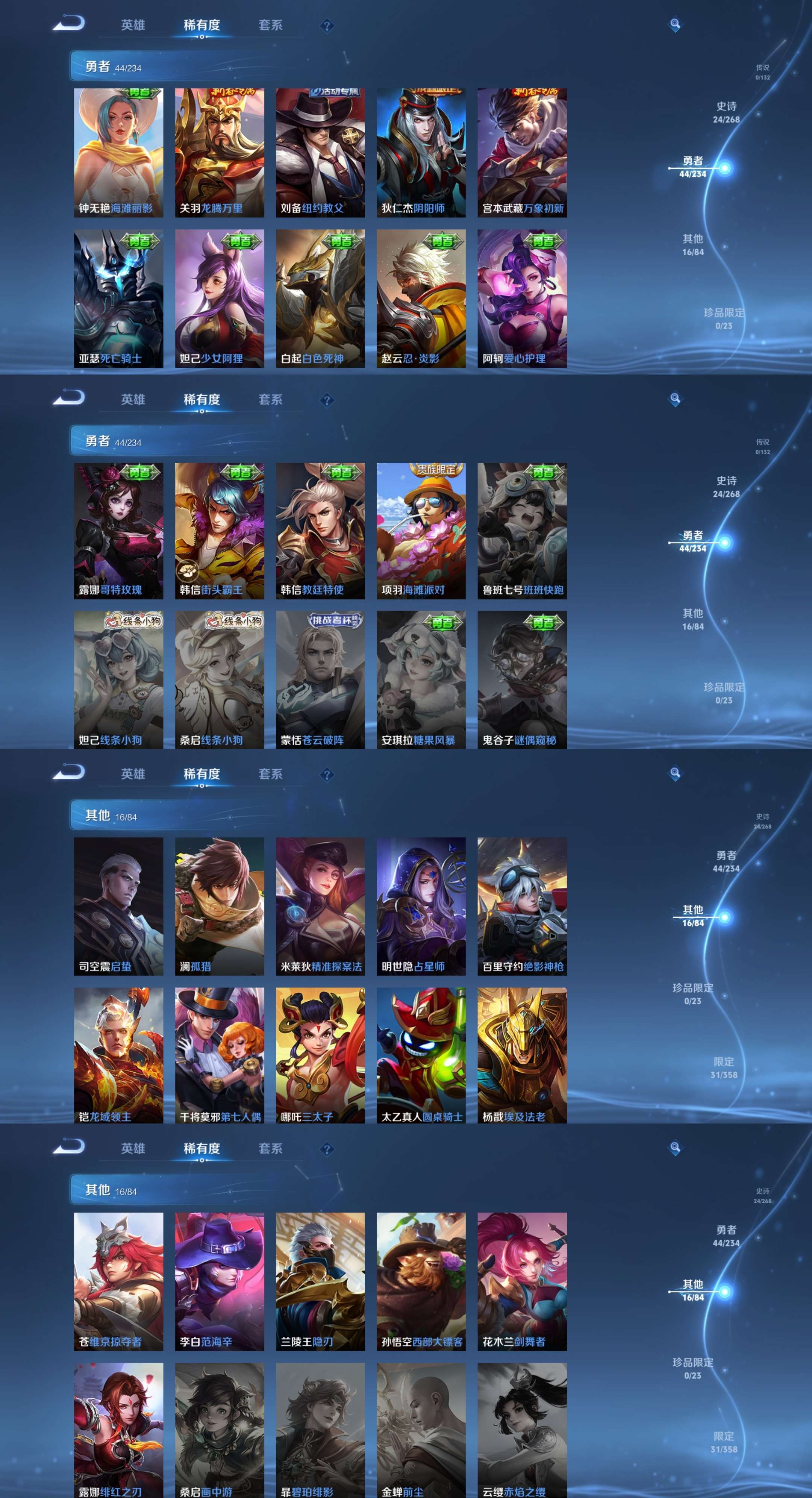
Task: Select the 云缨 赤焰之缨 skin card
Action: (x=522, y=1430)
